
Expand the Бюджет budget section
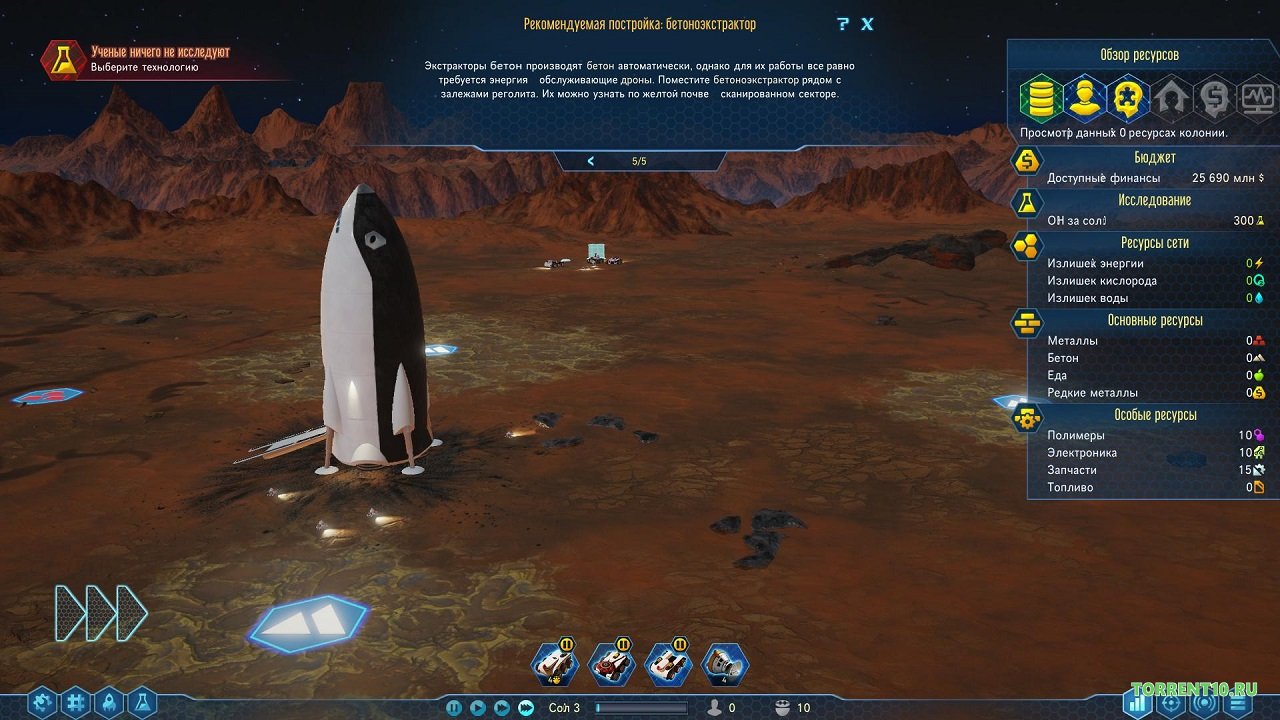pyautogui.click(x=1155, y=158)
